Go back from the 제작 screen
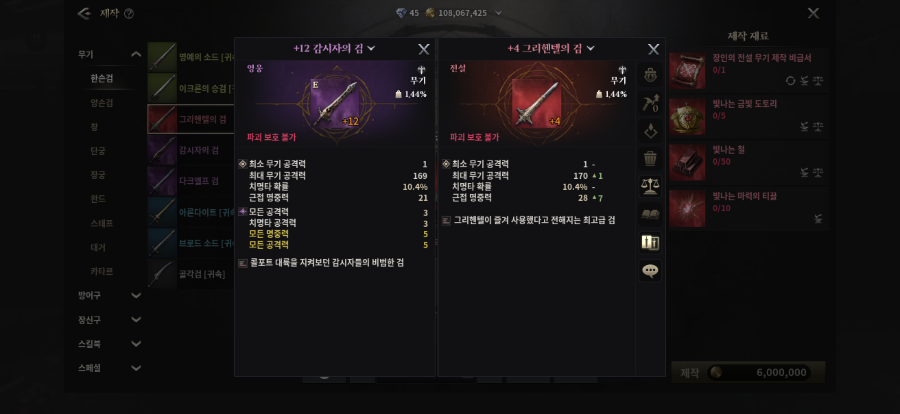900x414 pixels. tap(83, 13)
